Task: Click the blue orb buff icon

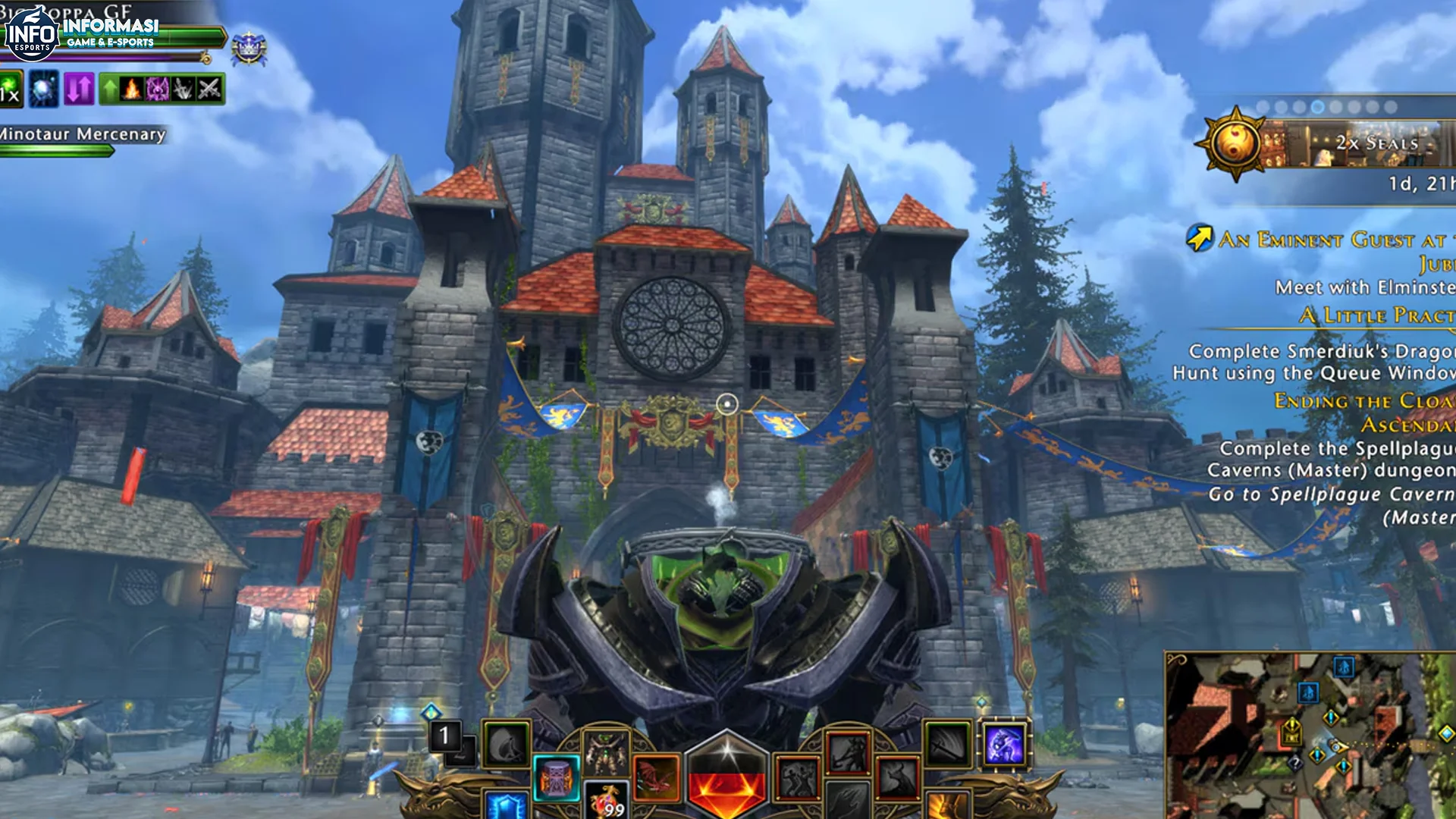Action: pyautogui.click(x=44, y=89)
